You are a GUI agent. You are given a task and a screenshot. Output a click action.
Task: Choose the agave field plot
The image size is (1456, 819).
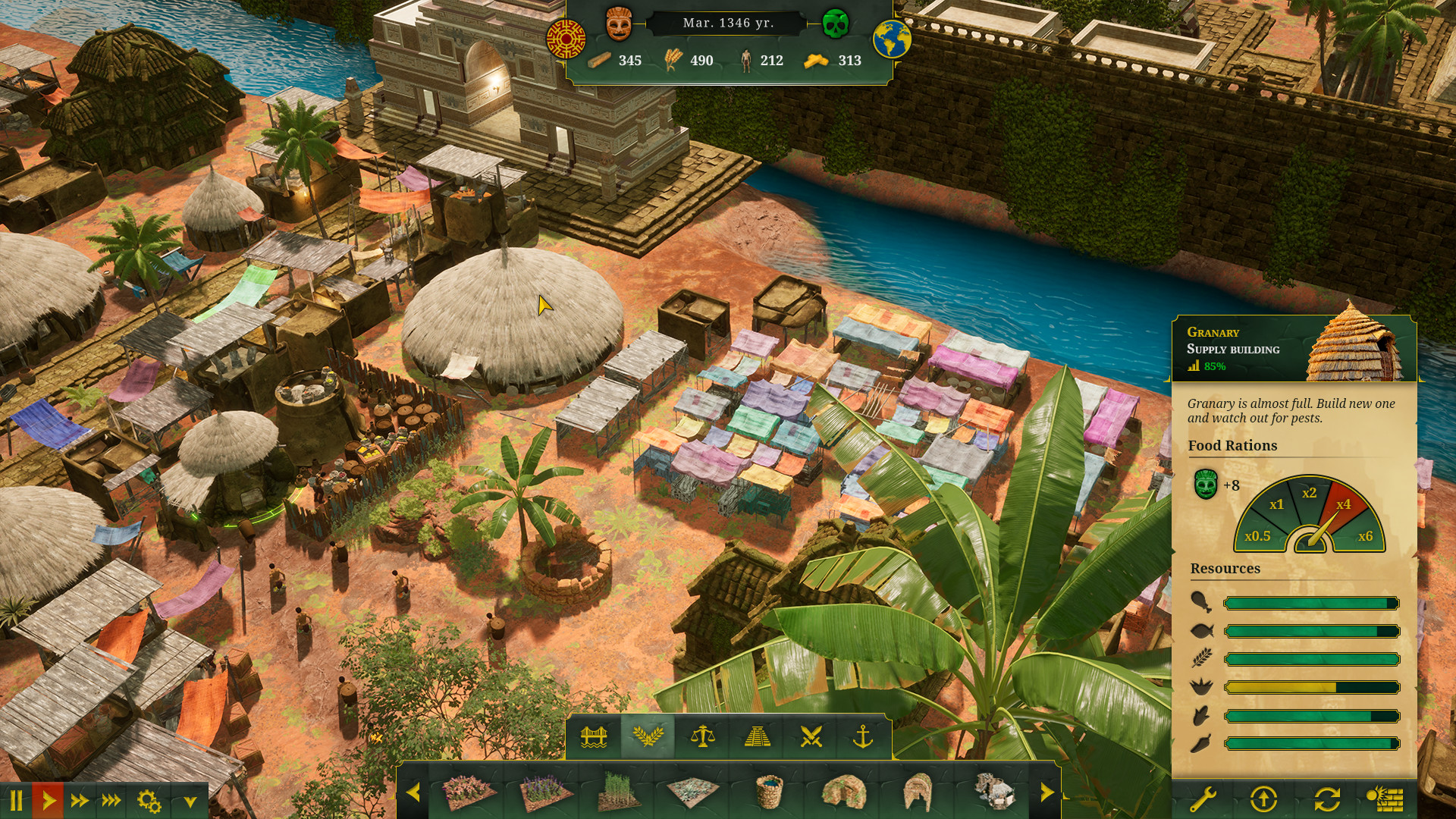coord(692,791)
